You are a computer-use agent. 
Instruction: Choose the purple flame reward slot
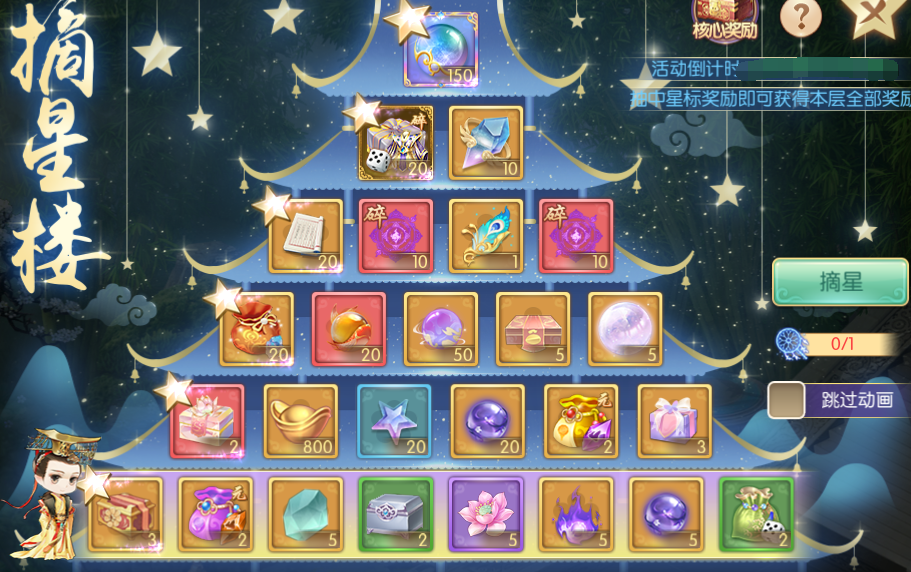576,514
